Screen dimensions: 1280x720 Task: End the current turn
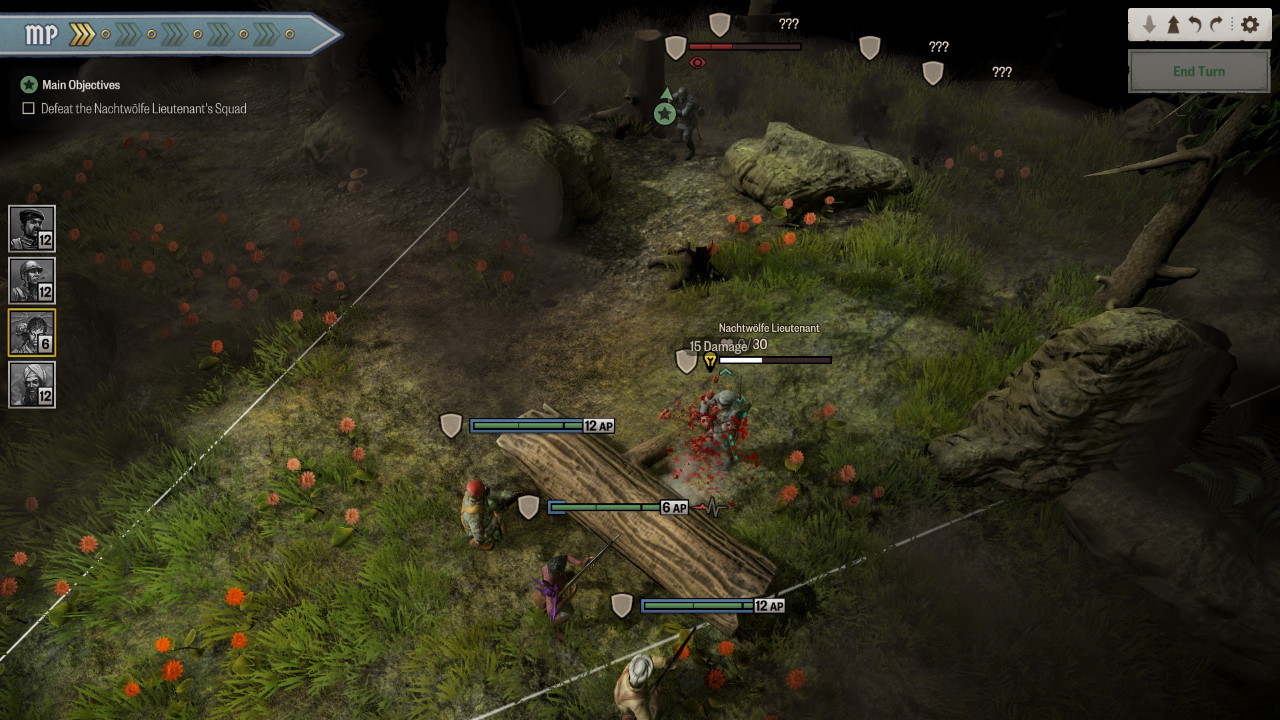click(1198, 71)
